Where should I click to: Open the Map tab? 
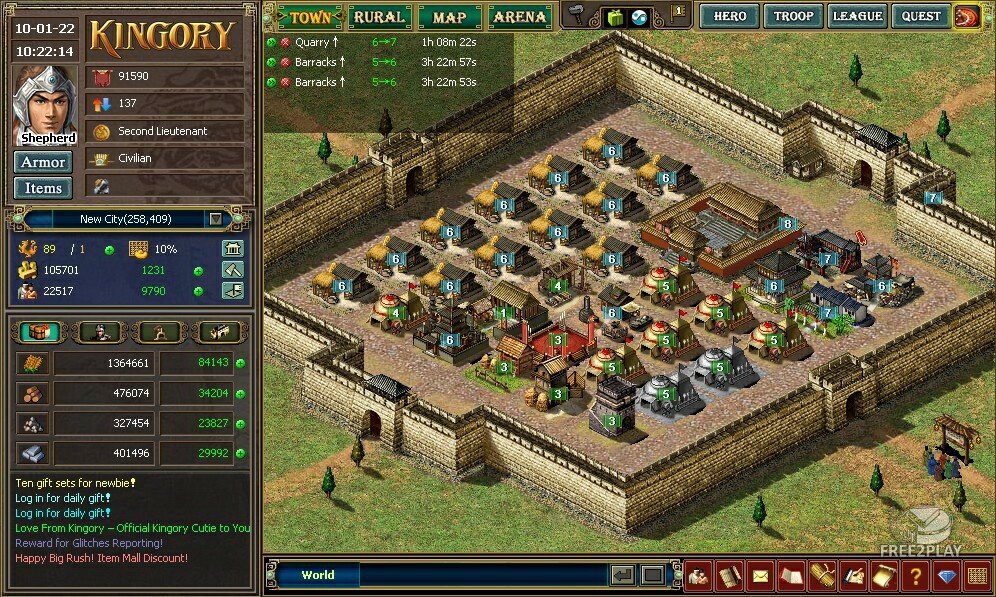pyautogui.click(x=450, y=17)
